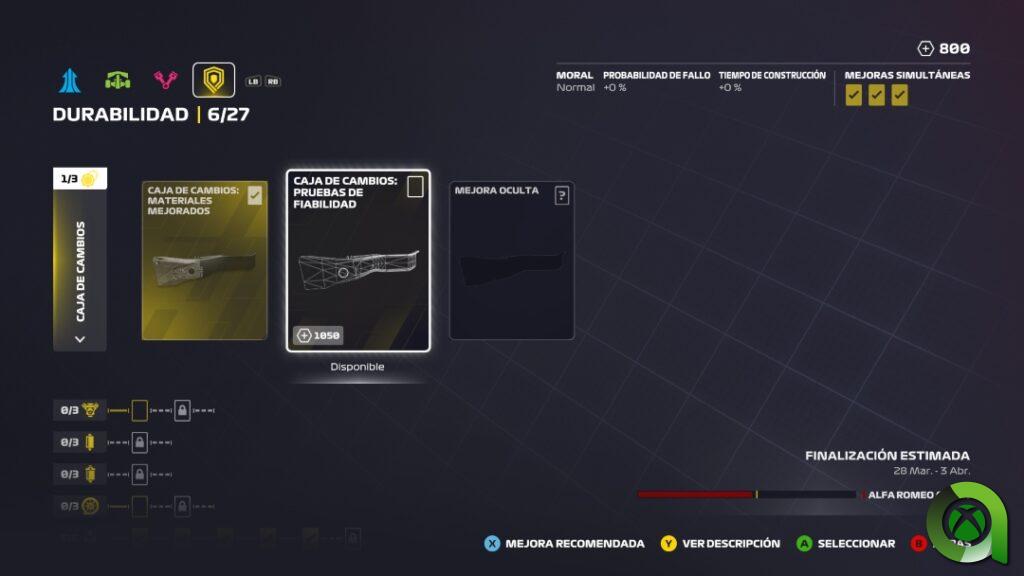Expand the Caja de Cambios section arrow

point(80,338)
